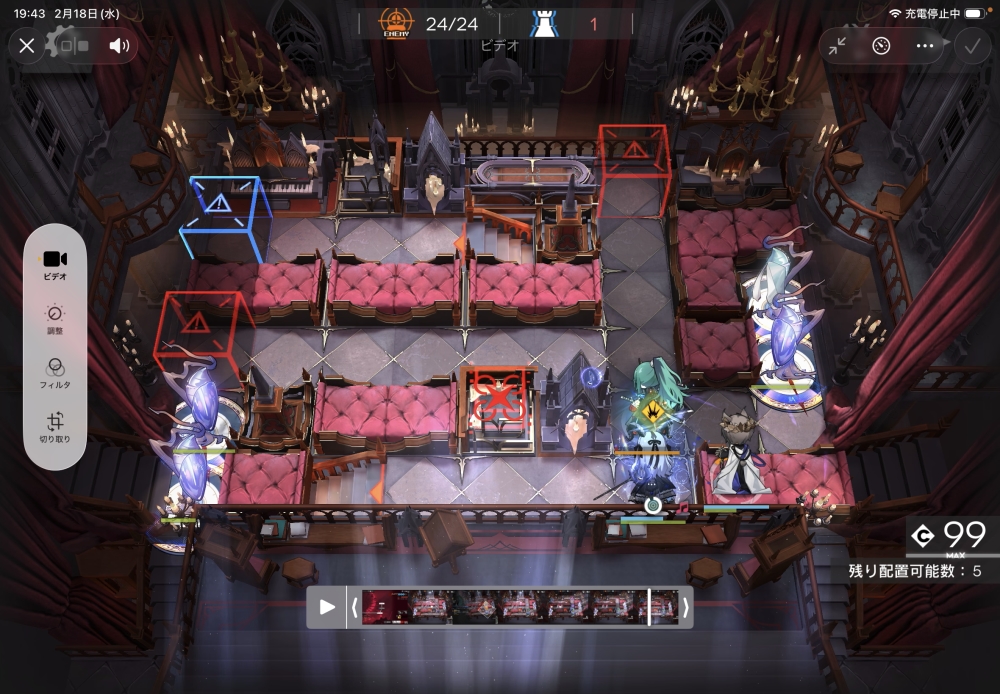This screenshot has height=694, width=1000.
Task: Open the 調整 adjustment tab
Action: point(56,319)
